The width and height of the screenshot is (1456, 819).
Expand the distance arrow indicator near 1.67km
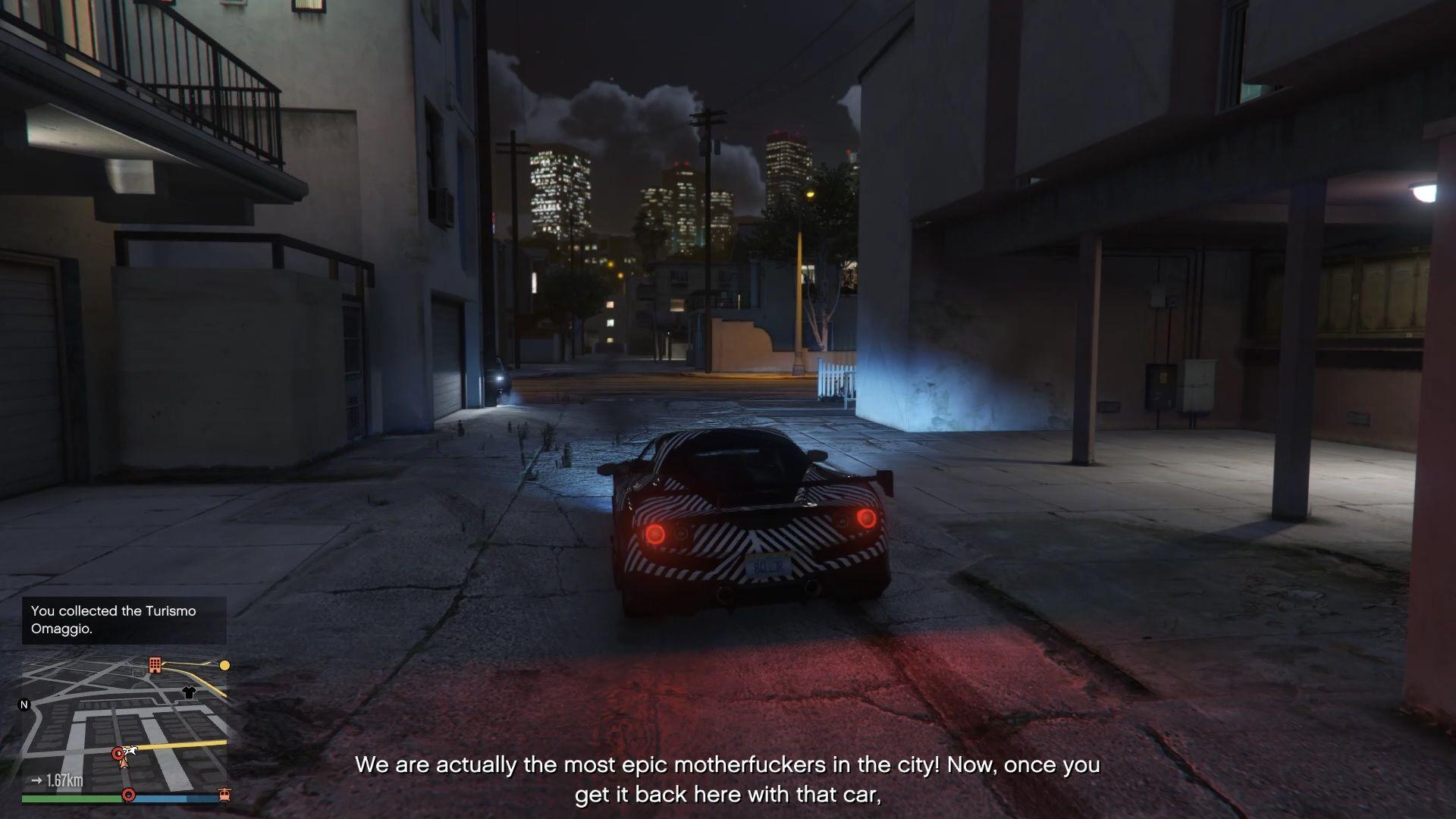tap(36, 780)
